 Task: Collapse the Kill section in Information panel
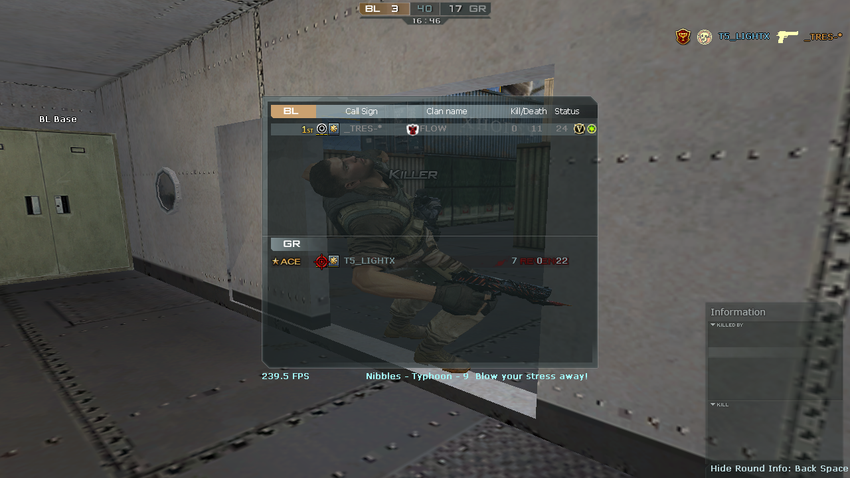713,404
